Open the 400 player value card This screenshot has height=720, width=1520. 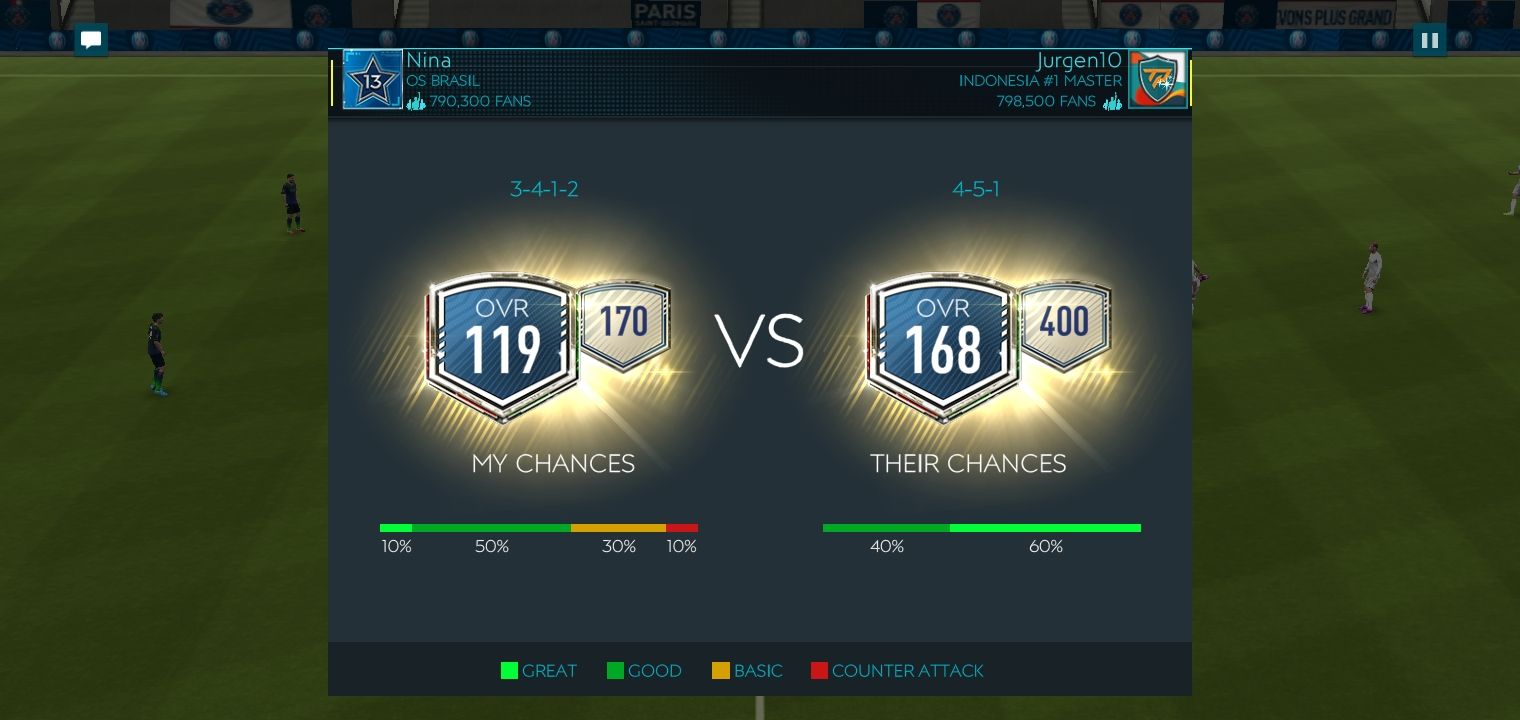(1064, 320)
